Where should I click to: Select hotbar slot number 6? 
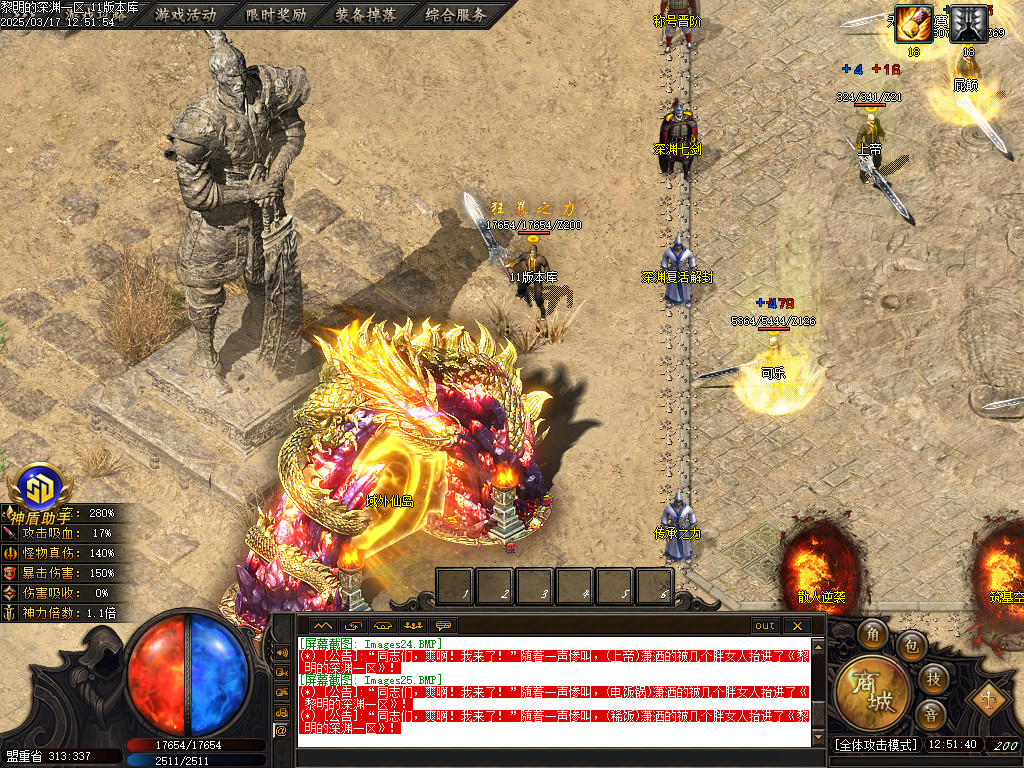[654, 586]
